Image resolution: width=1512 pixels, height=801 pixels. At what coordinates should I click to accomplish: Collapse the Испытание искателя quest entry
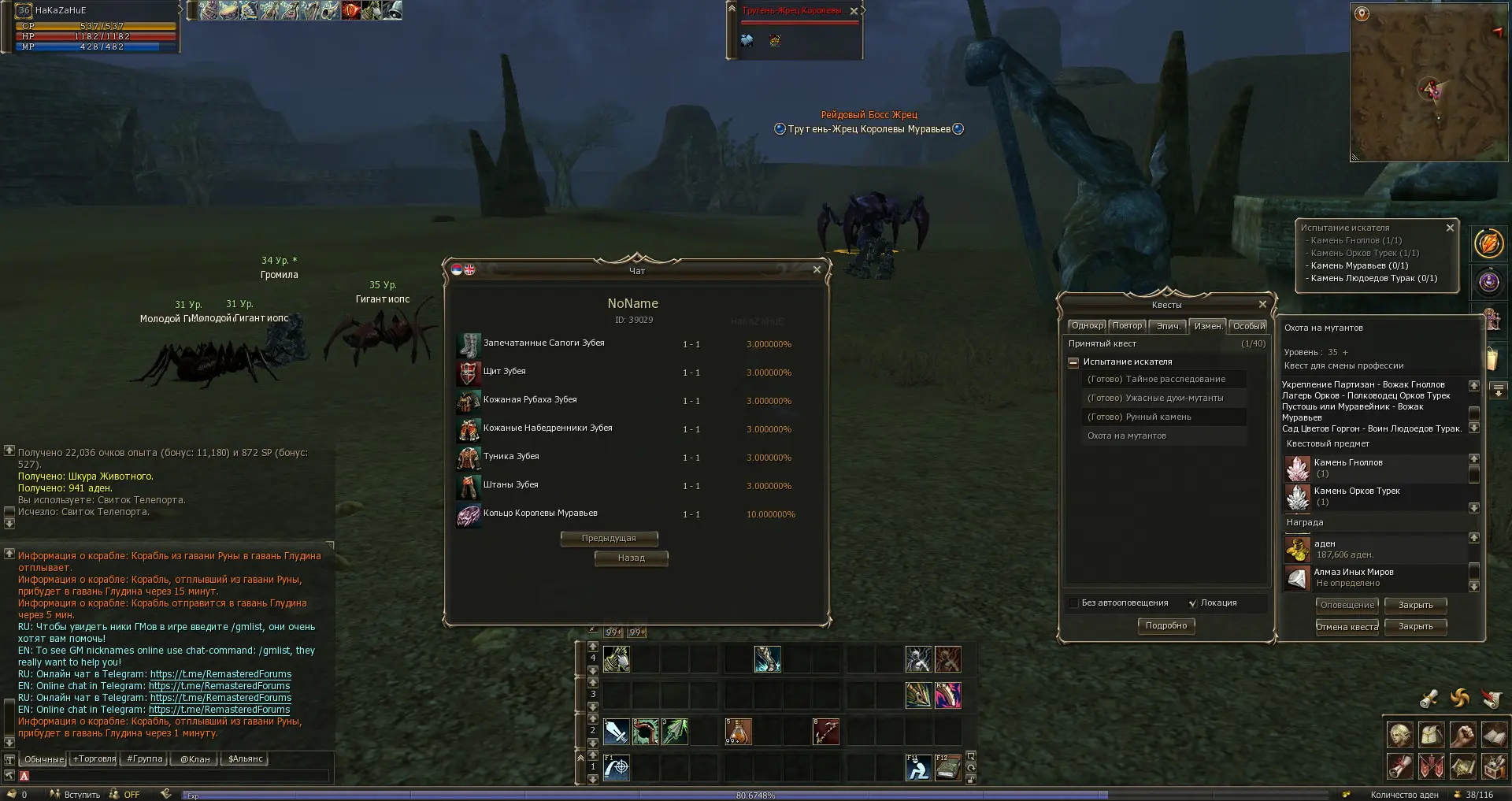tap(1073, 362)
